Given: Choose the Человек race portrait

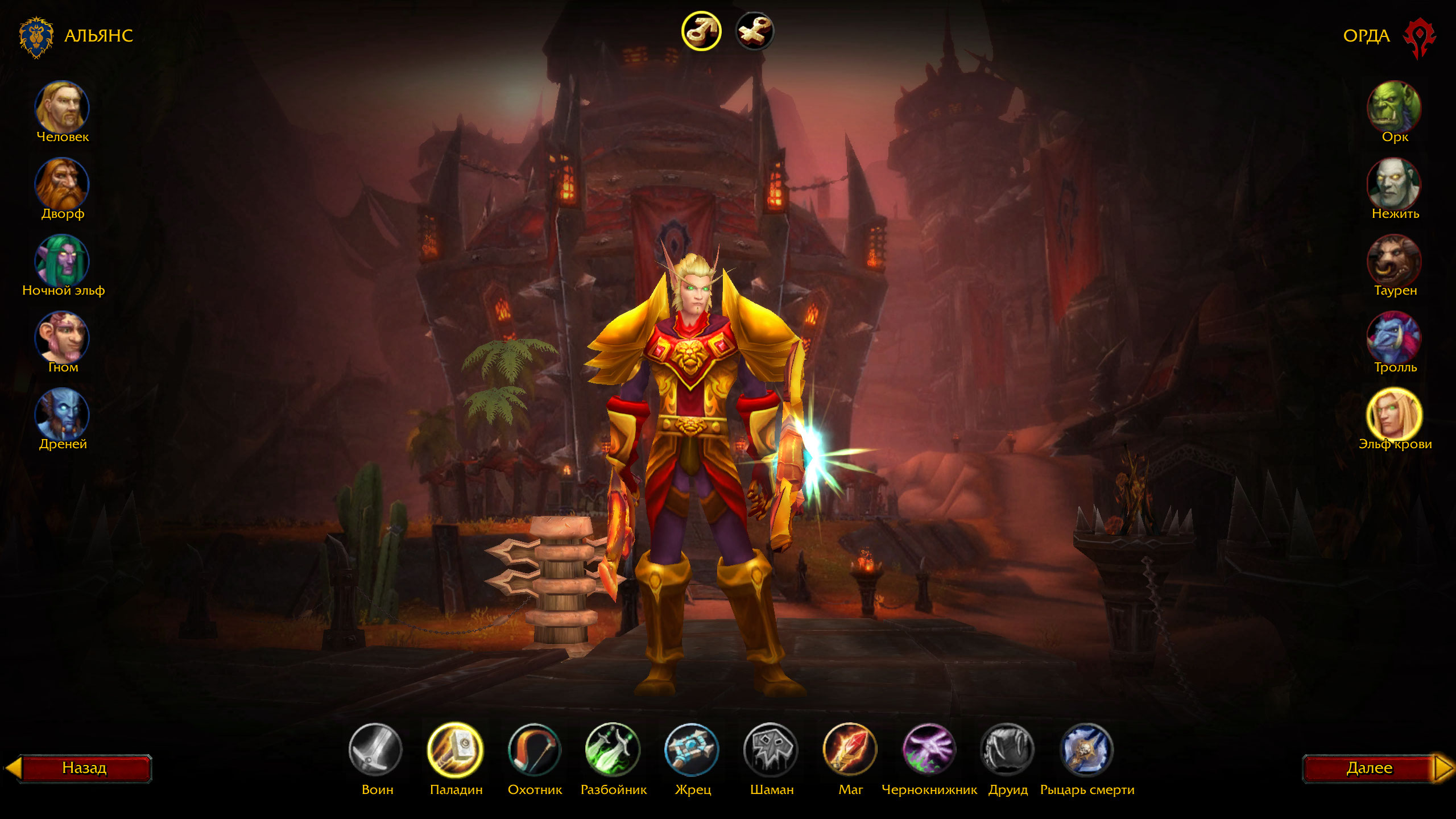Looking at the screenshot, I should click(62, 107).
